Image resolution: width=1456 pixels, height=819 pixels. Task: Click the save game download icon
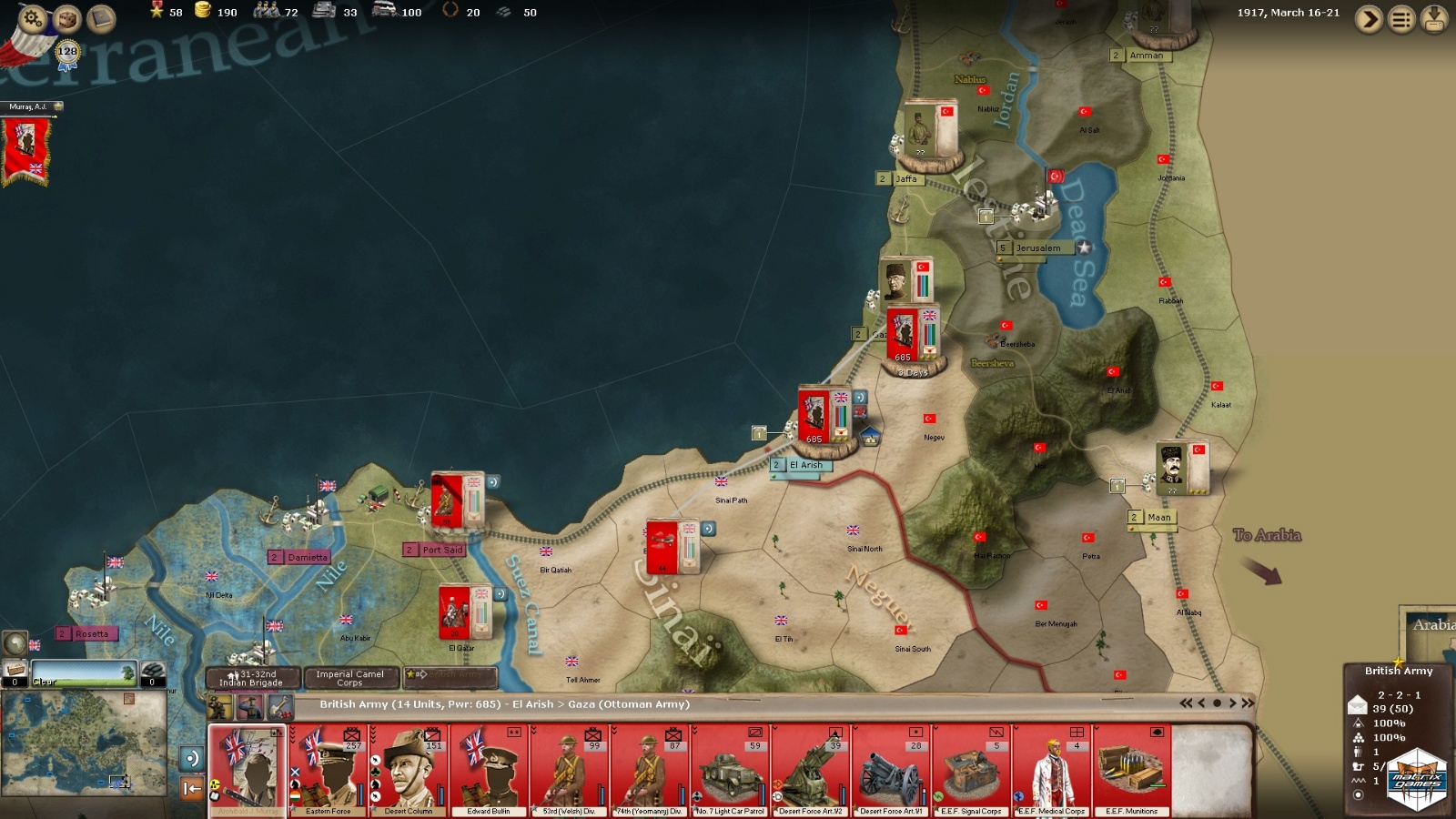[1434, 19]
